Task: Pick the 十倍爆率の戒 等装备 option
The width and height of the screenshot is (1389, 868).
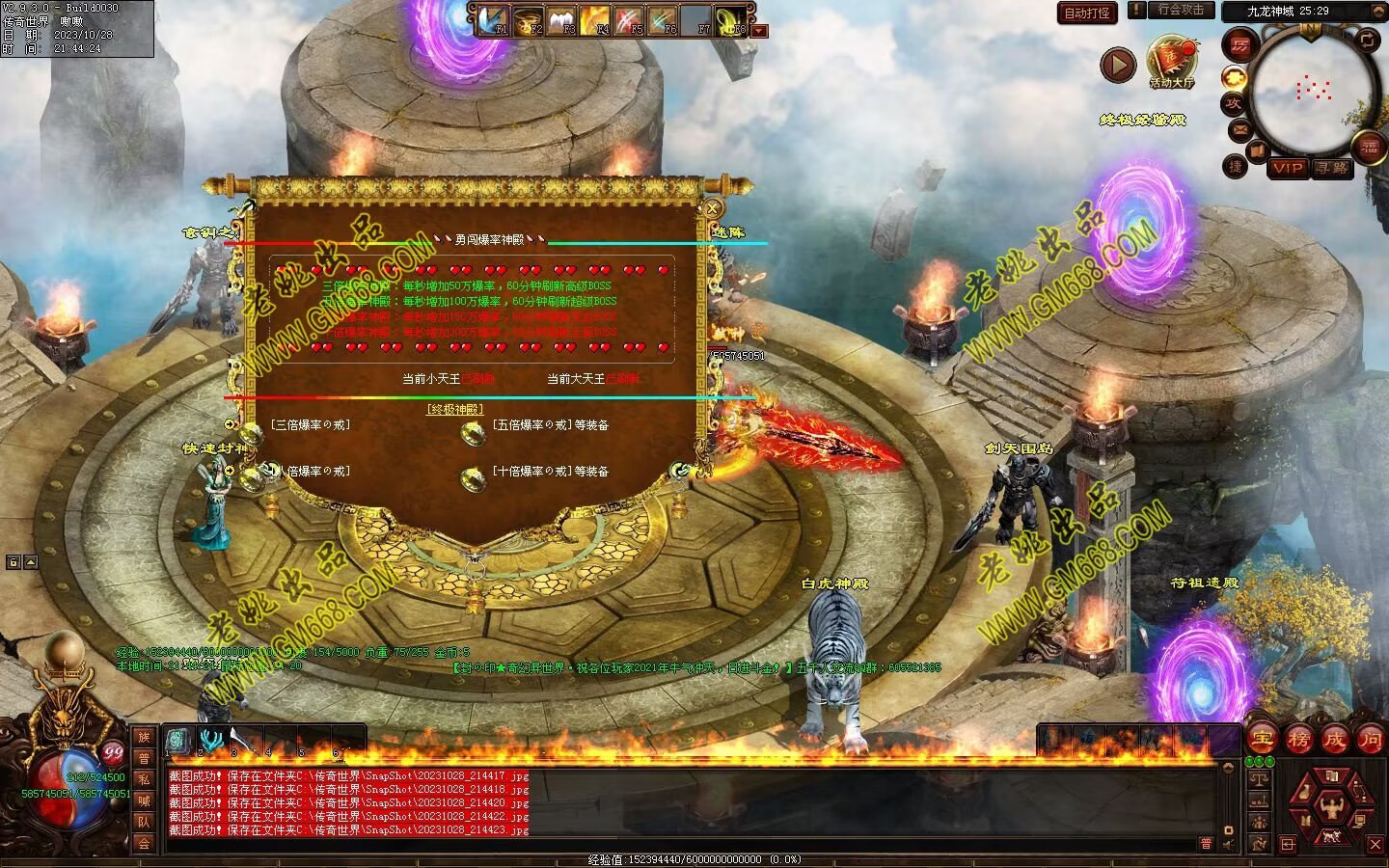Action: pos(550,472)
